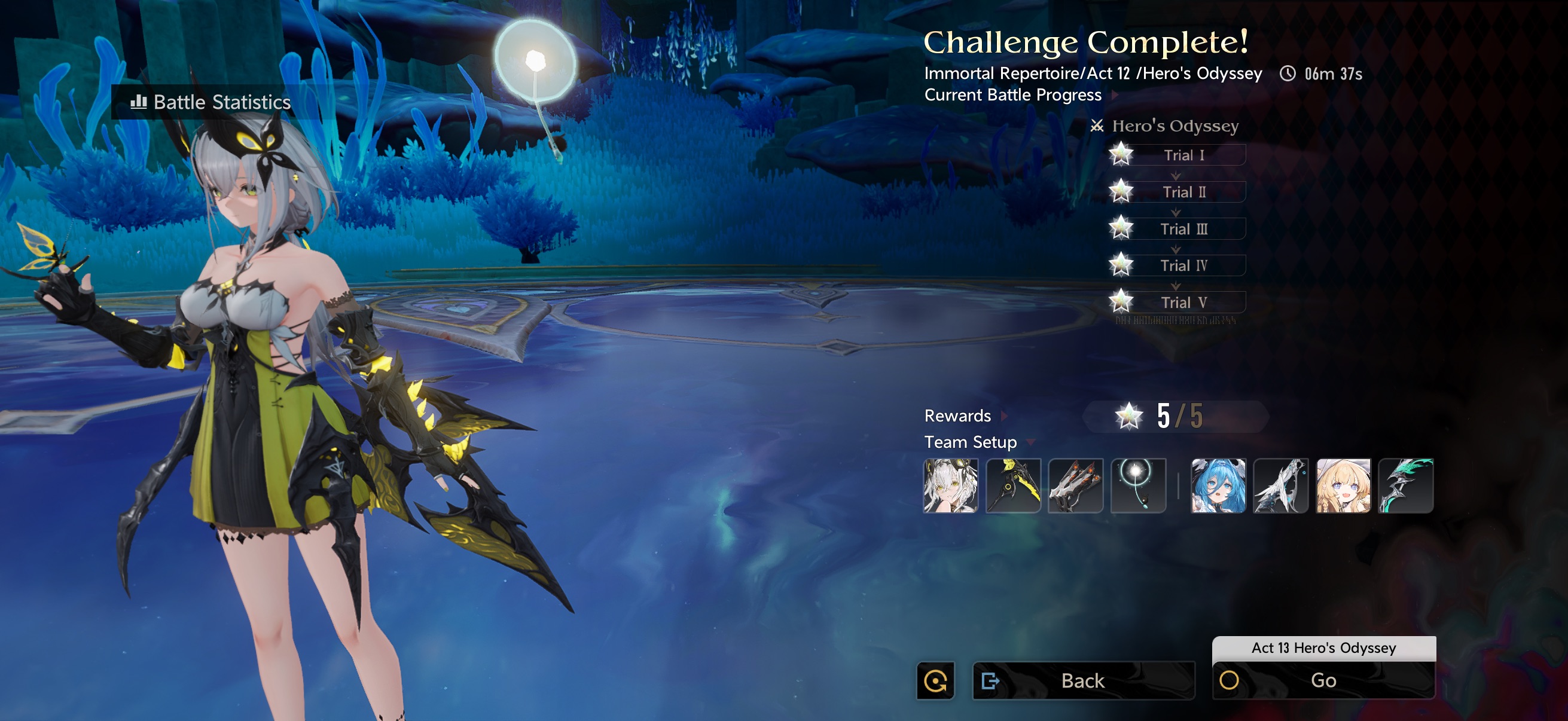1568x721 pixels.
Task: Select the Trial III entry
Action: point(1183,229)
